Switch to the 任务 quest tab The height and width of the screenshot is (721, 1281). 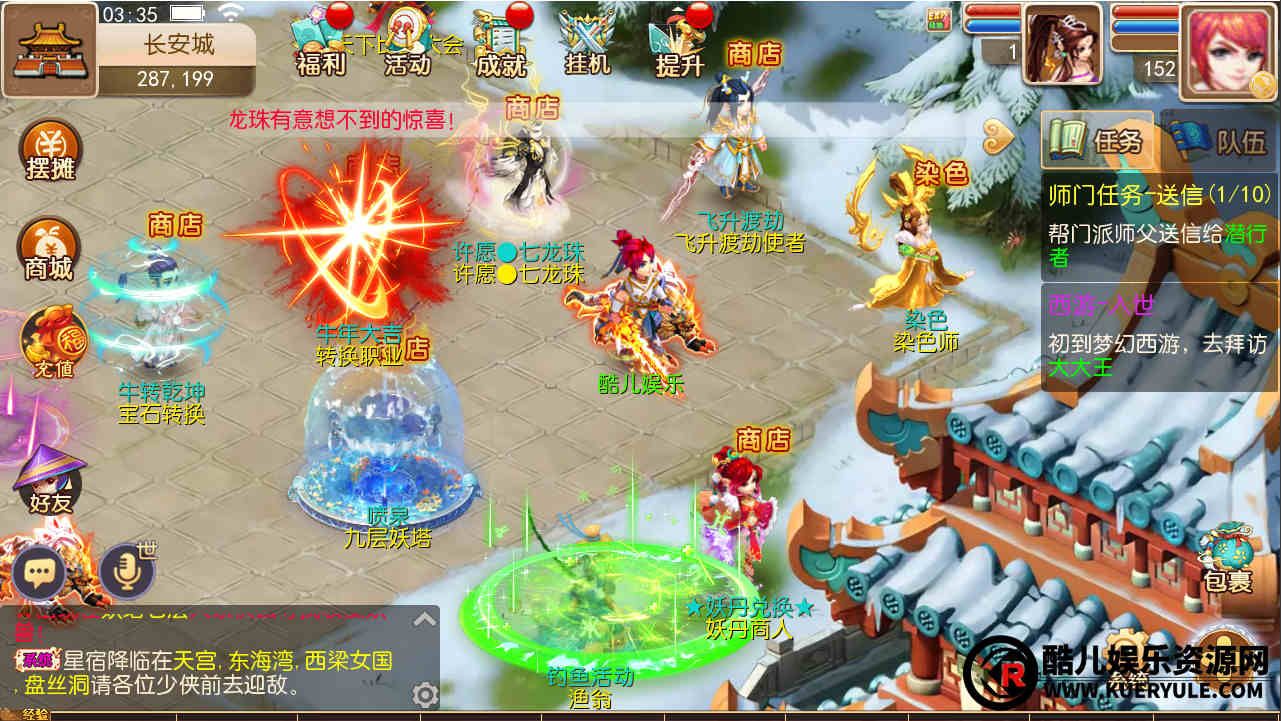click(x=1097, y=141)
